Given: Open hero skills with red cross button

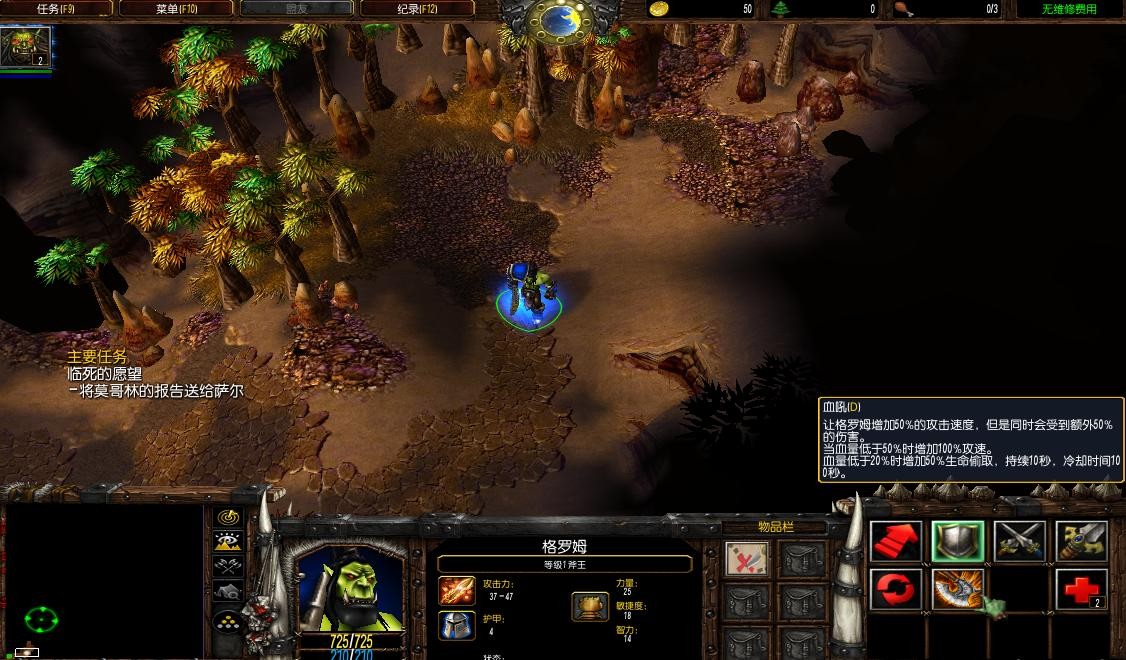Looking at the screenshot, I should click(x=1082, y=590).
